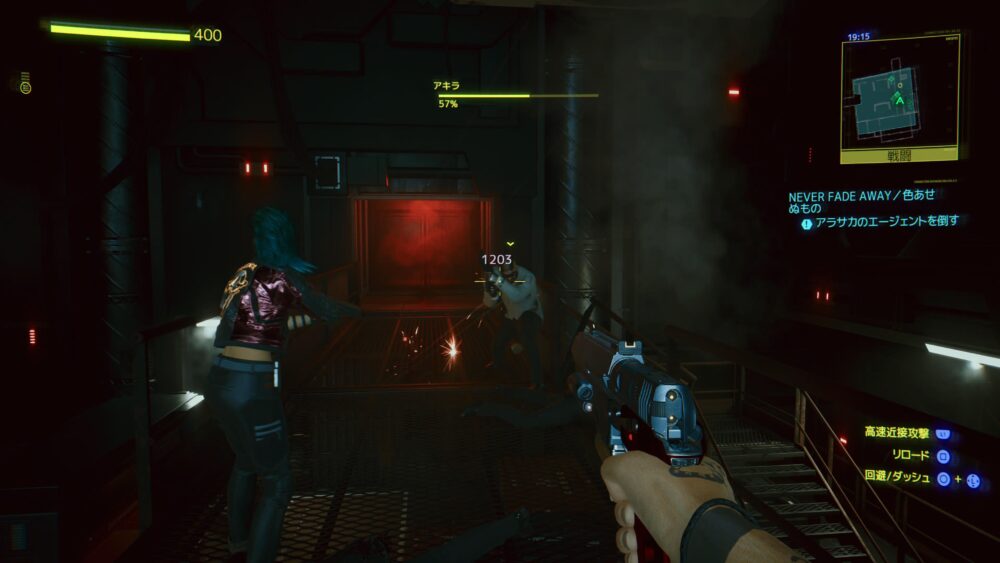Click the objective's exclamation mark icon
This screenshot has height=563, width=1000.
point(806,224)
